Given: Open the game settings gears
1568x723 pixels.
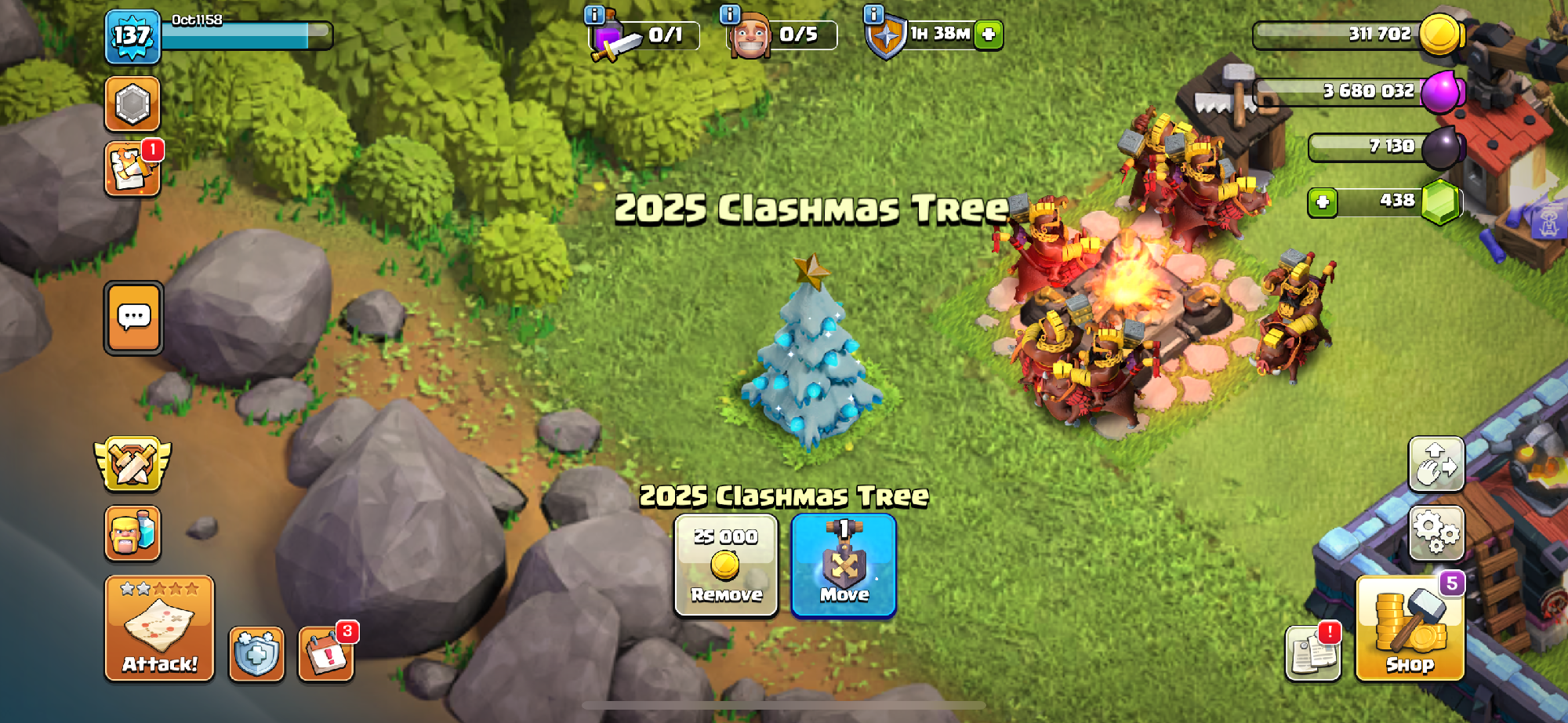Looking at the screenshot, I should tap(1436, 532).
